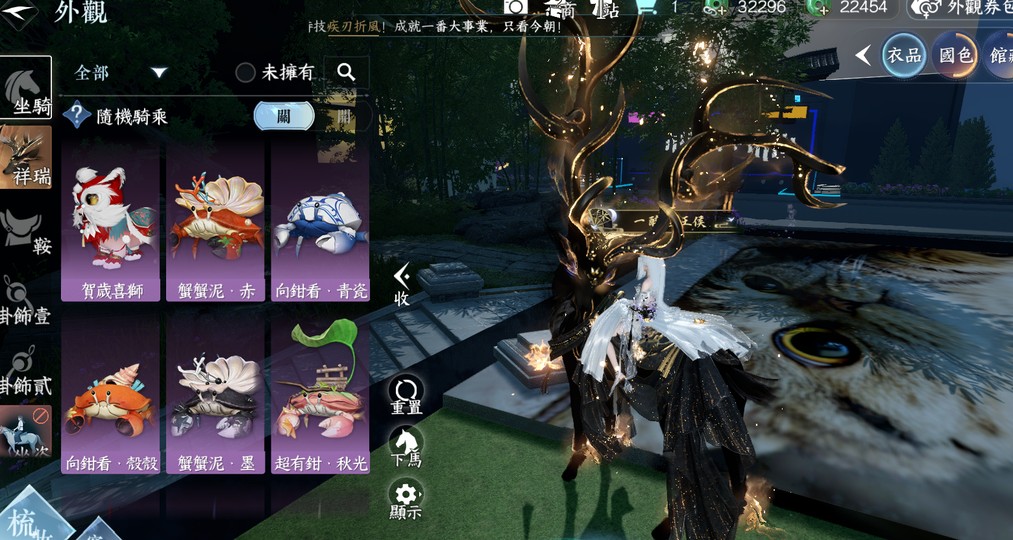Viewport: 1013px width, 540px height.
Task: Open the 鞍 saddle category
Action: (x=28, y=232)
